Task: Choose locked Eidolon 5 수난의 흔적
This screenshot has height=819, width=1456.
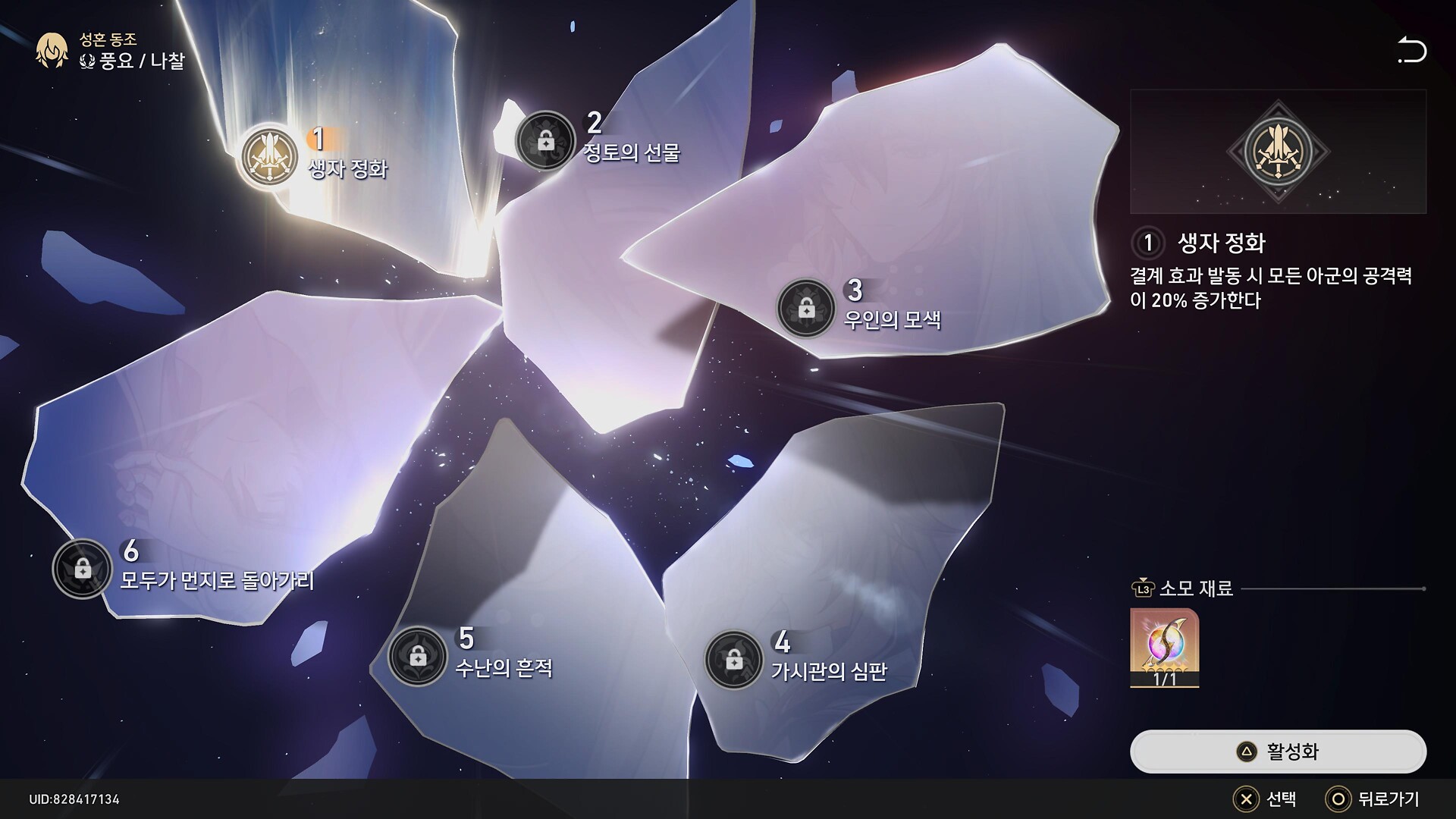Action: click(x=417, y=657)
